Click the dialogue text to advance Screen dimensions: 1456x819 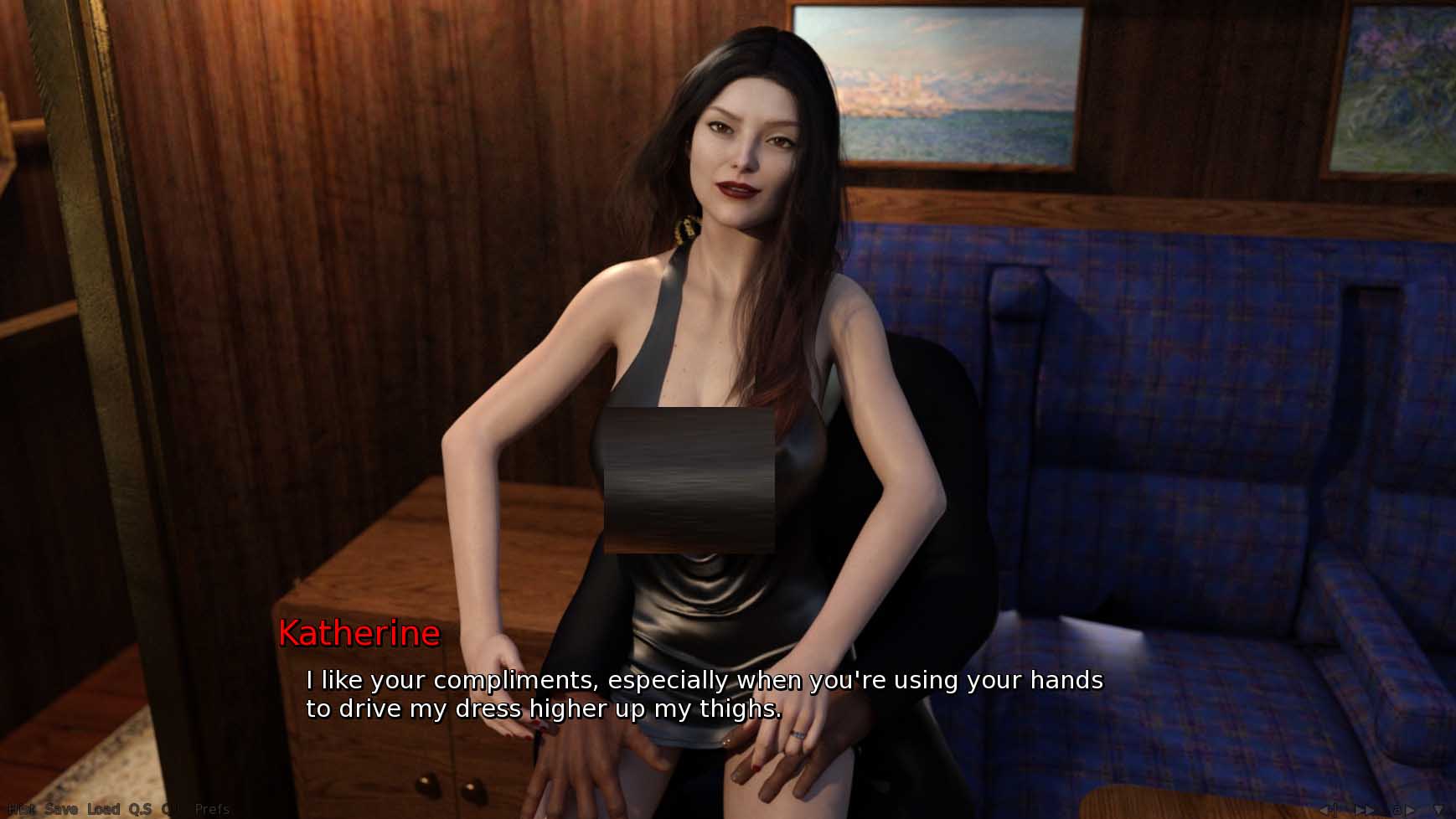click(x=704, y=693)
